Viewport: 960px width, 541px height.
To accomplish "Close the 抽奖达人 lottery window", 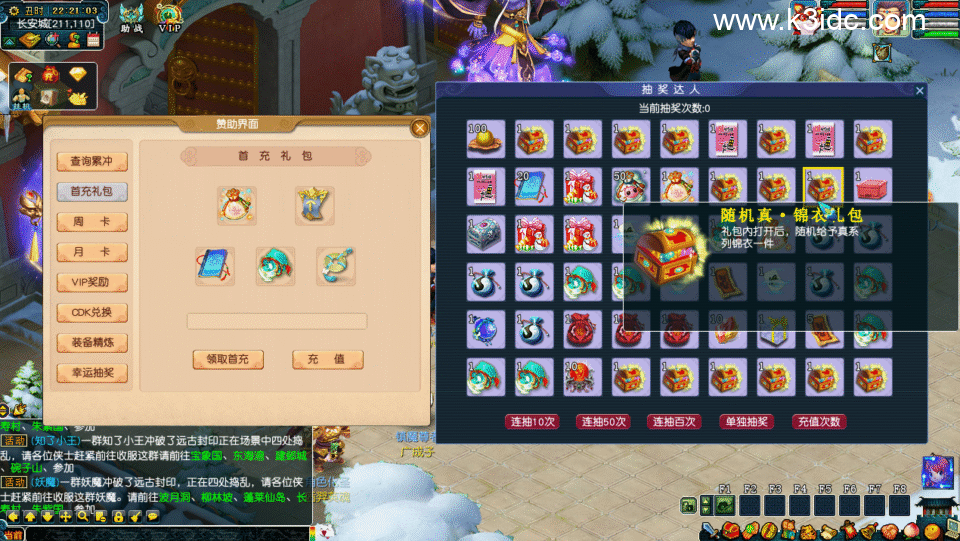I will pyautogui.click(x=920, y=91).
